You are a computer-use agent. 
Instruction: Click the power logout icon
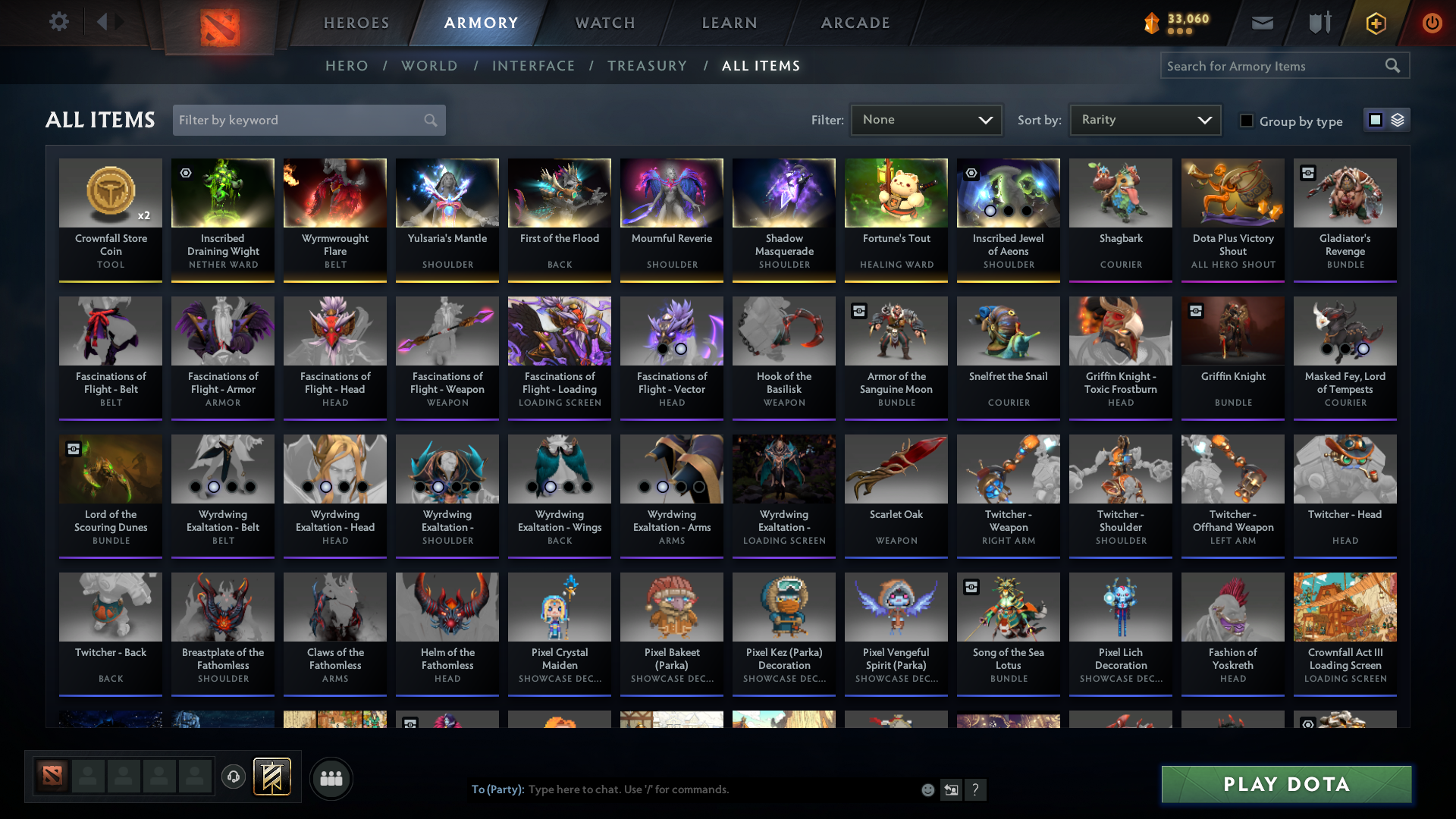pyautogui.click(x=1432, y=23)
